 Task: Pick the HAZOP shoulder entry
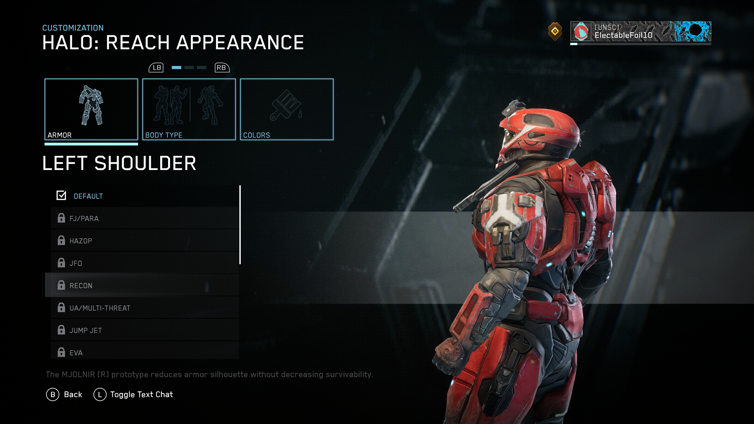[x=144, y=241]
